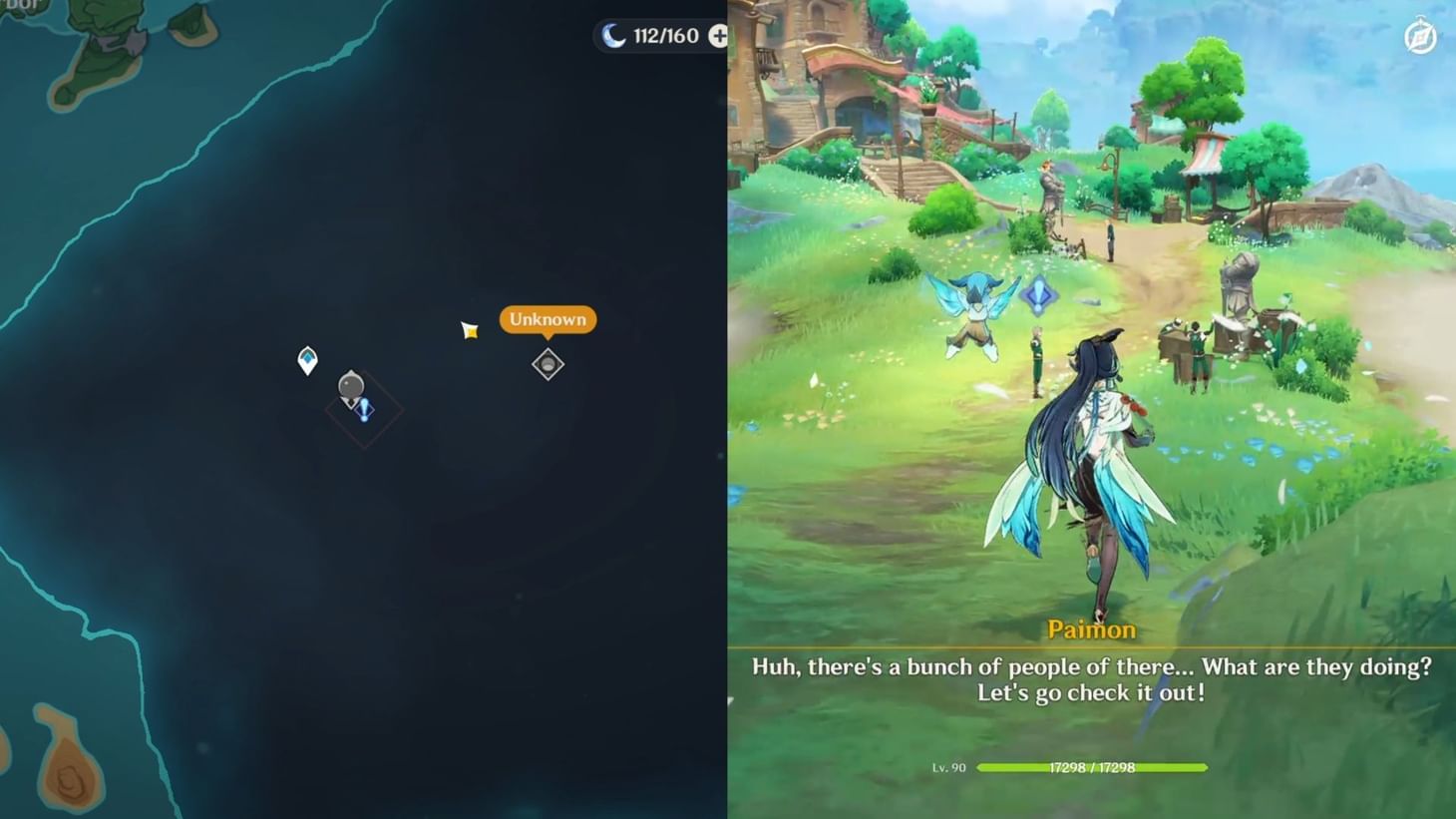
Task: Open details for the Unknown location
Action: point(546,364)
